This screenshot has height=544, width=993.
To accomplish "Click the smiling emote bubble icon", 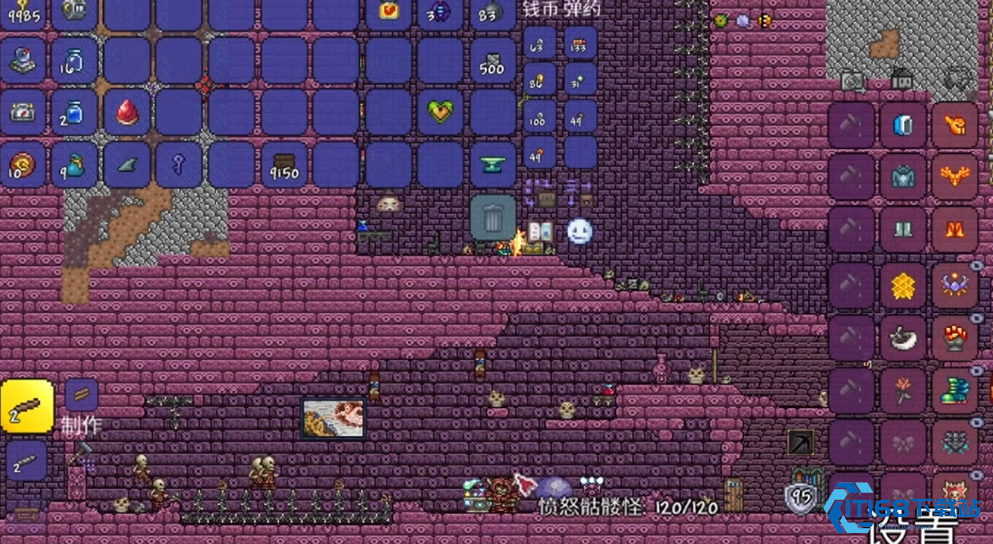I will (580, 232).
